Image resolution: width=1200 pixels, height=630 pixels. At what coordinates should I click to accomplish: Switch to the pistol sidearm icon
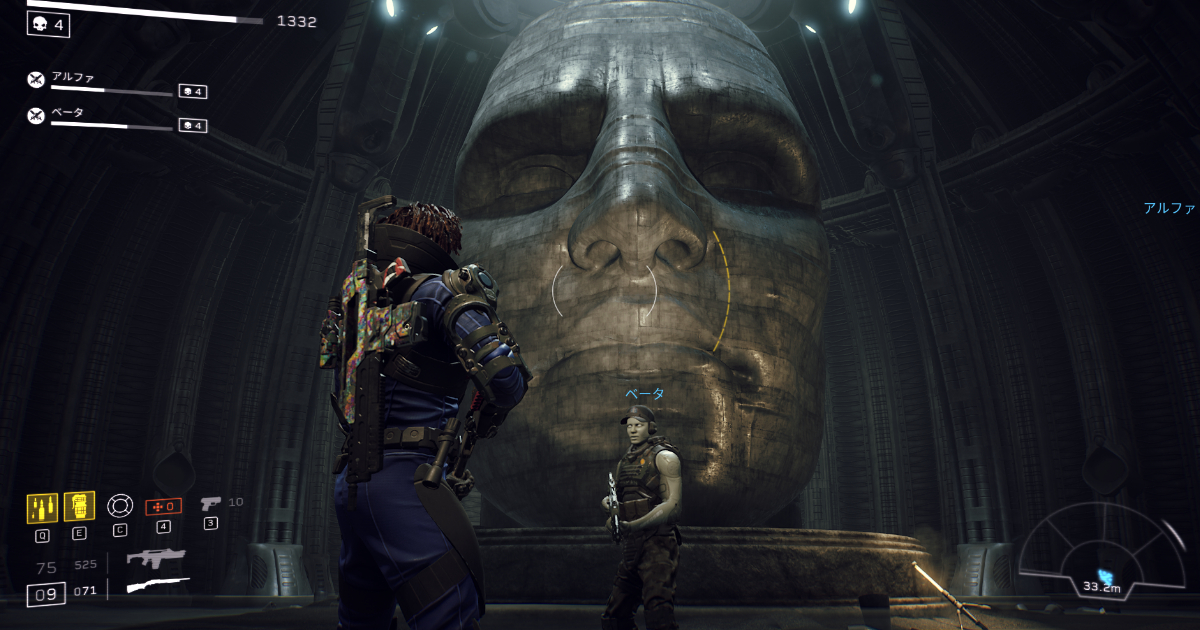pos(211,503)
